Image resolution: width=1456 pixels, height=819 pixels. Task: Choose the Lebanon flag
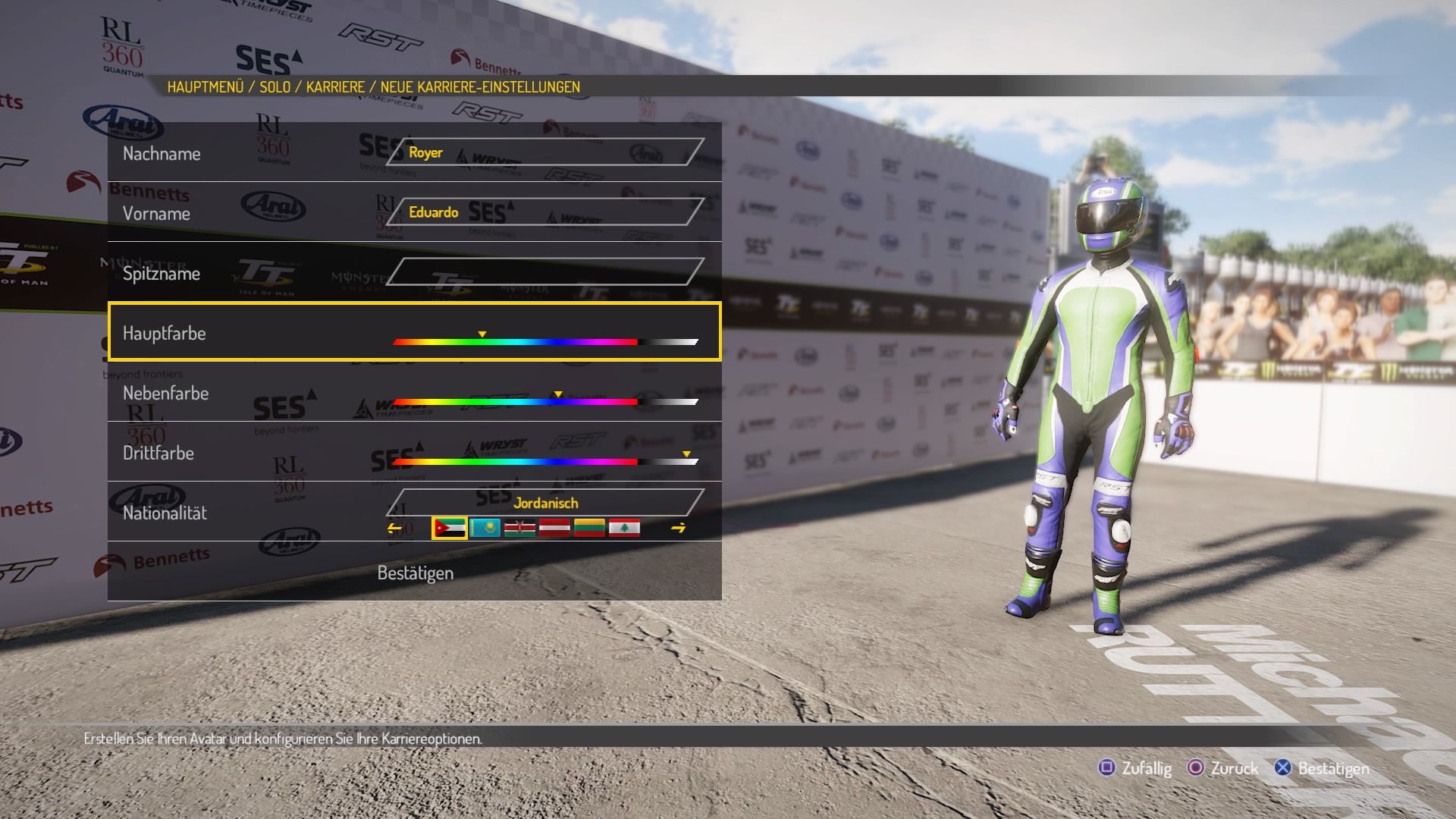click(624, 528)
